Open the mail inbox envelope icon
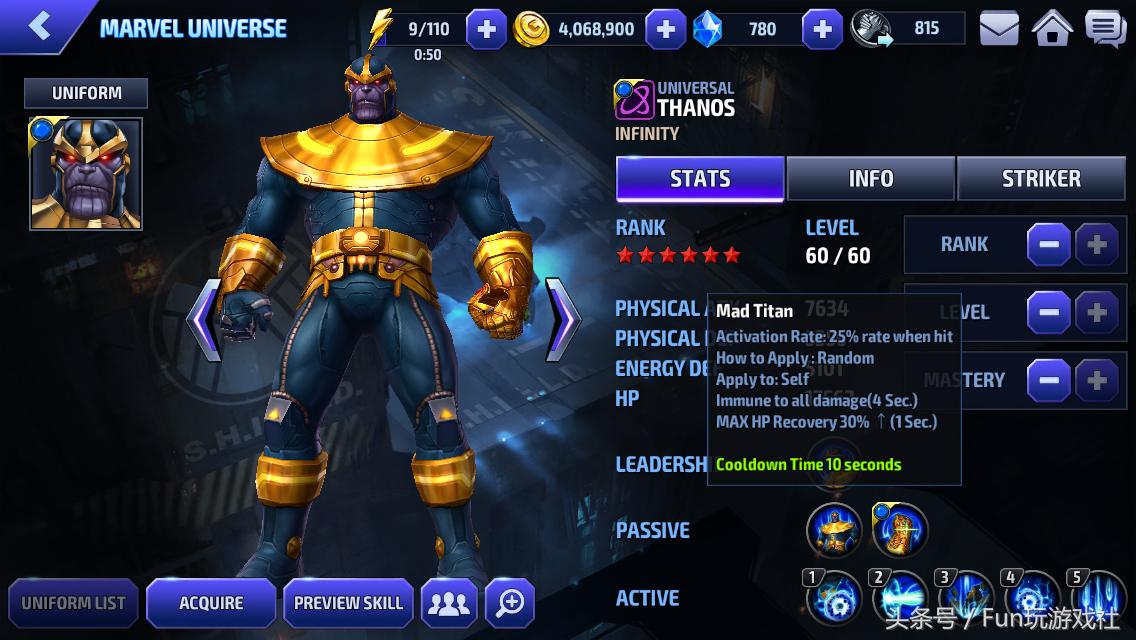The height and width of the screenshot is (640, 1136). (x=998, y=30)
